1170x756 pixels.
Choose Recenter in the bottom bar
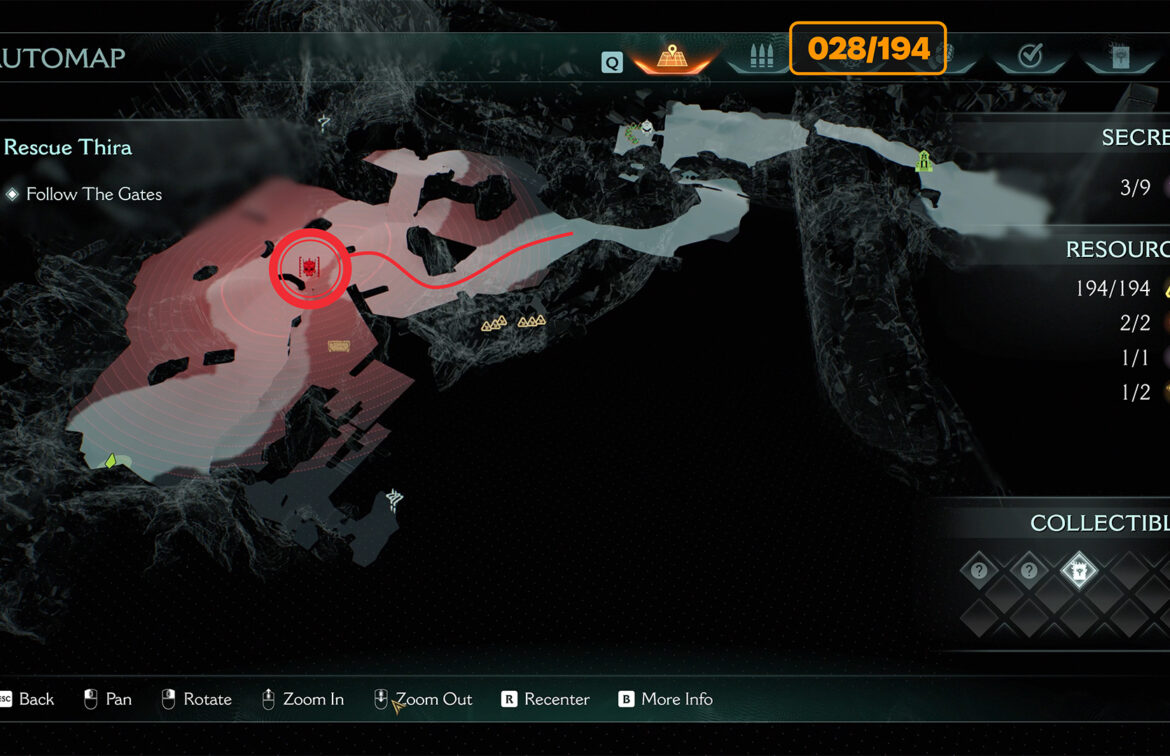[545, 699]
